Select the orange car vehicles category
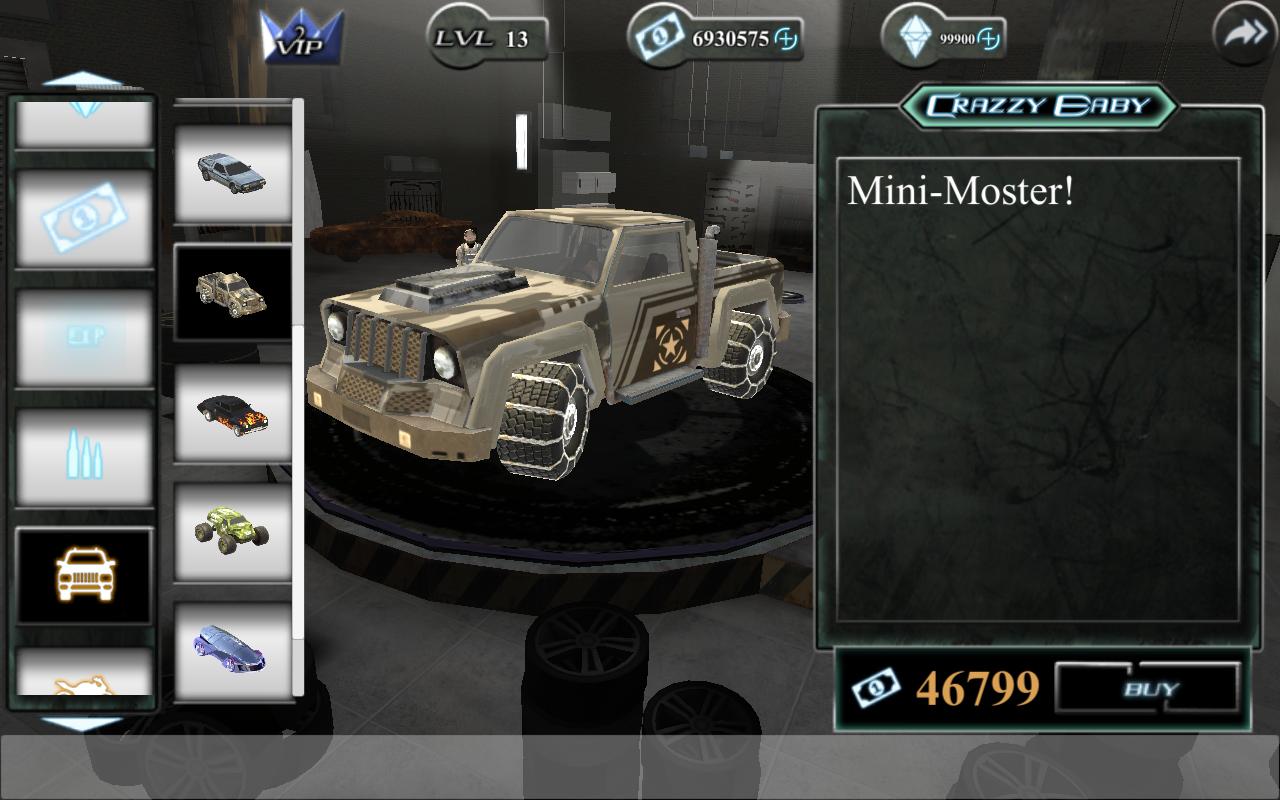Viewport: 1280px width, 800px height. coord(85,575)
